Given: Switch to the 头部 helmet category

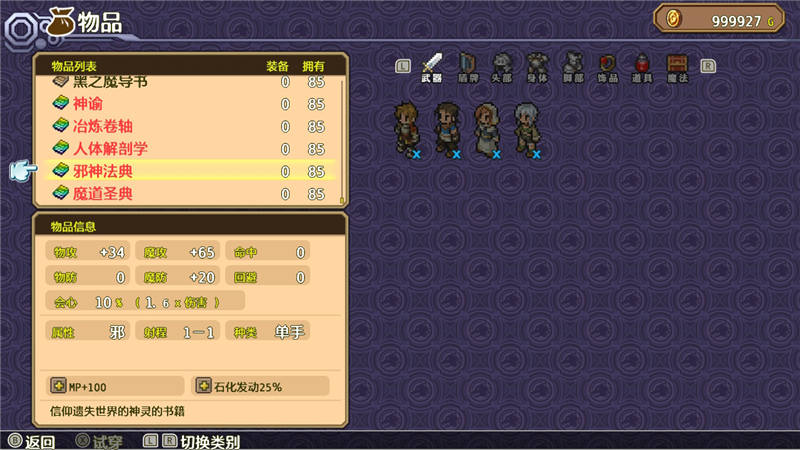Looking at the screenshot, I should click(503, 67).
